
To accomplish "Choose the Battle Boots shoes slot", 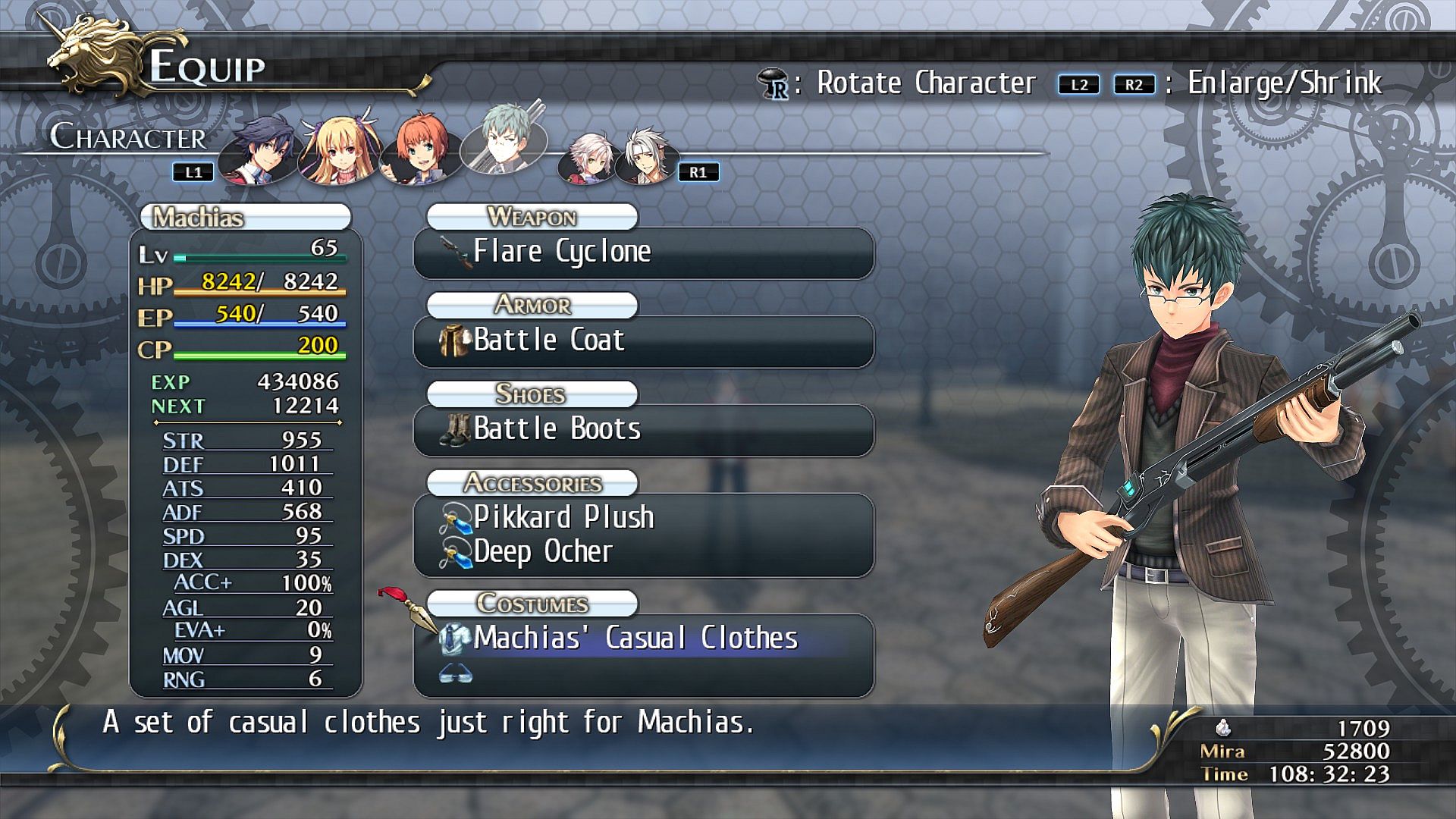I will click(x=643, y=430).
